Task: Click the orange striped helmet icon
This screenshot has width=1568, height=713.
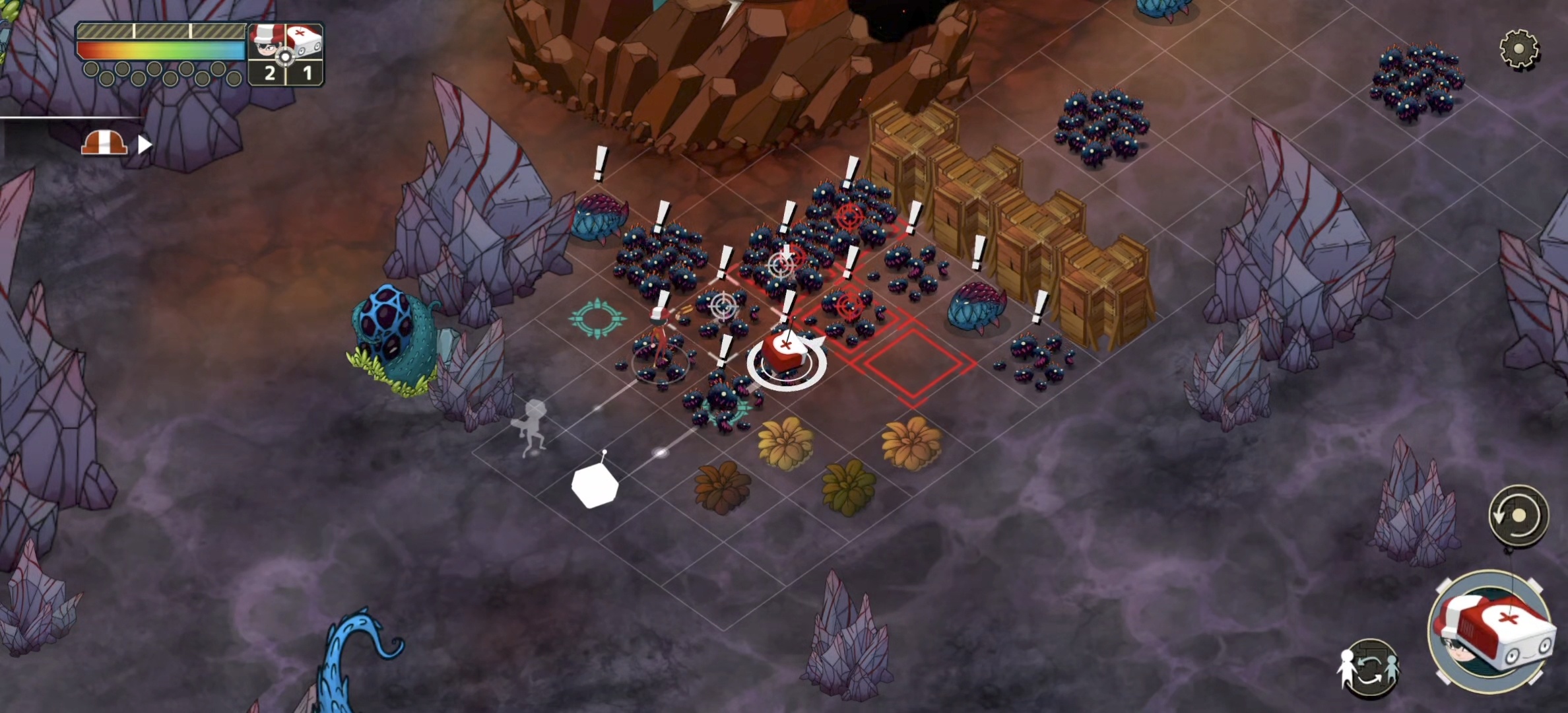Action: click(104, 143)
